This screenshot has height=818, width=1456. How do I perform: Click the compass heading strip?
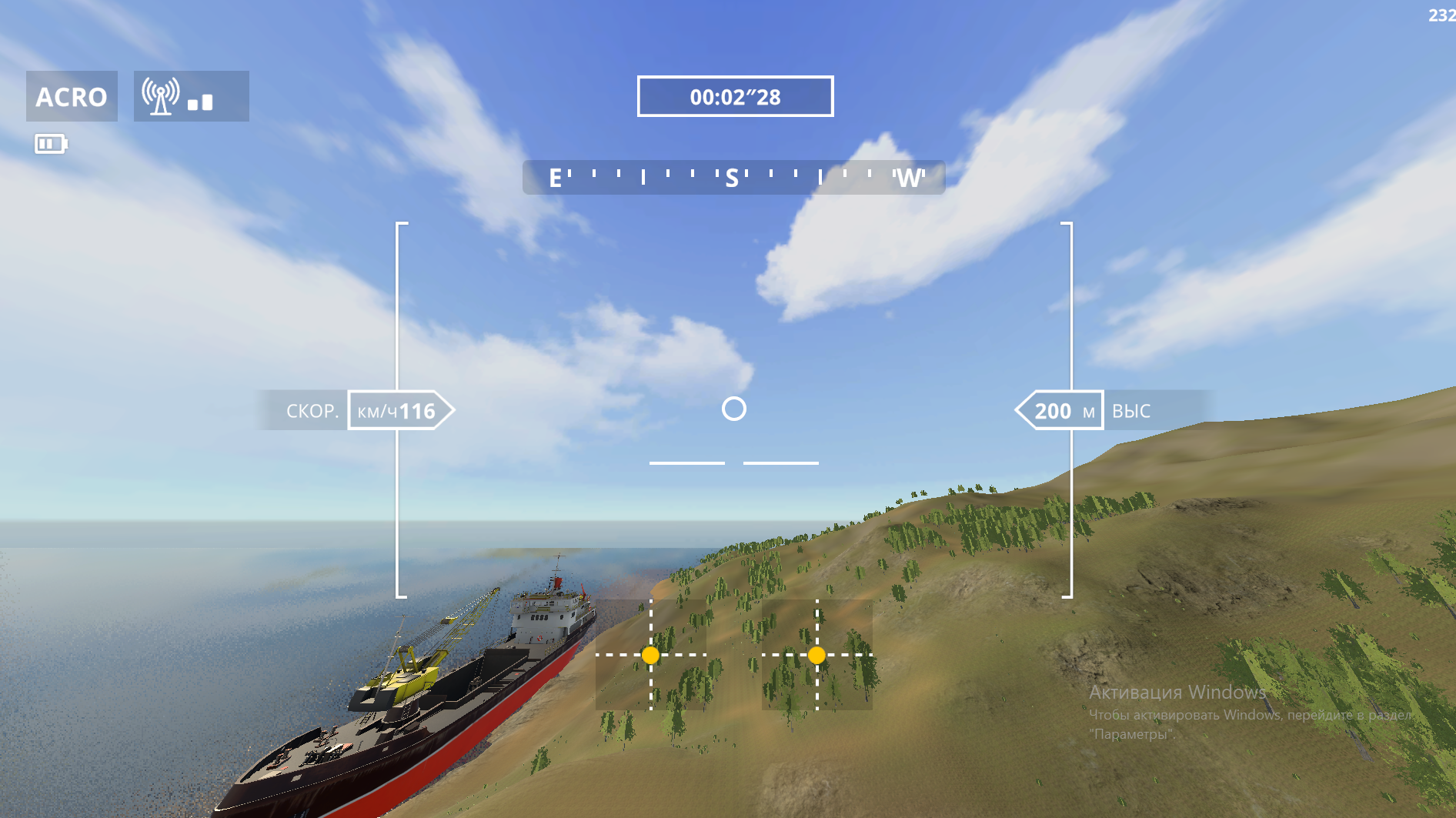pos(733,178)
